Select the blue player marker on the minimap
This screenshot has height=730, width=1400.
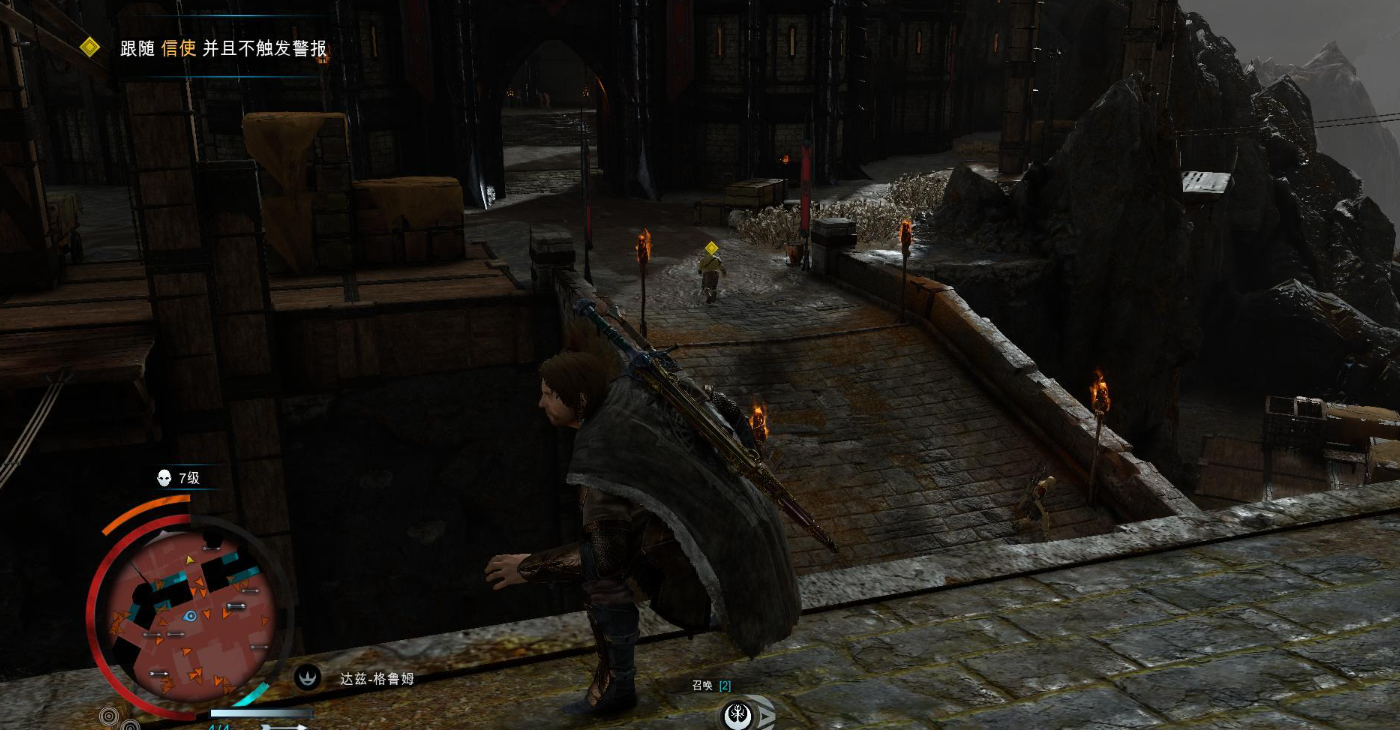pyautogui.click(x=189, y=617)
